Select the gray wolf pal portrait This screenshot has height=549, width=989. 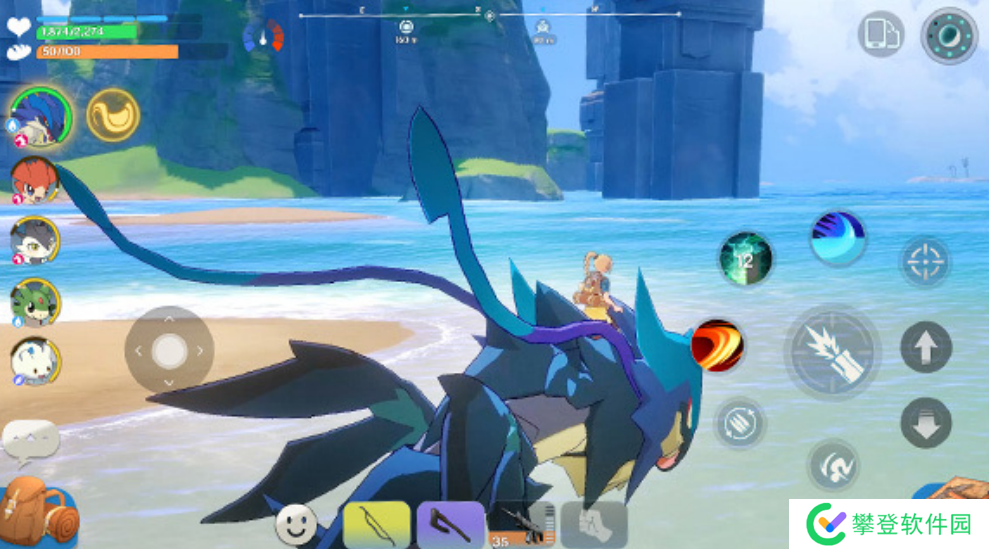tap(35, 240)
